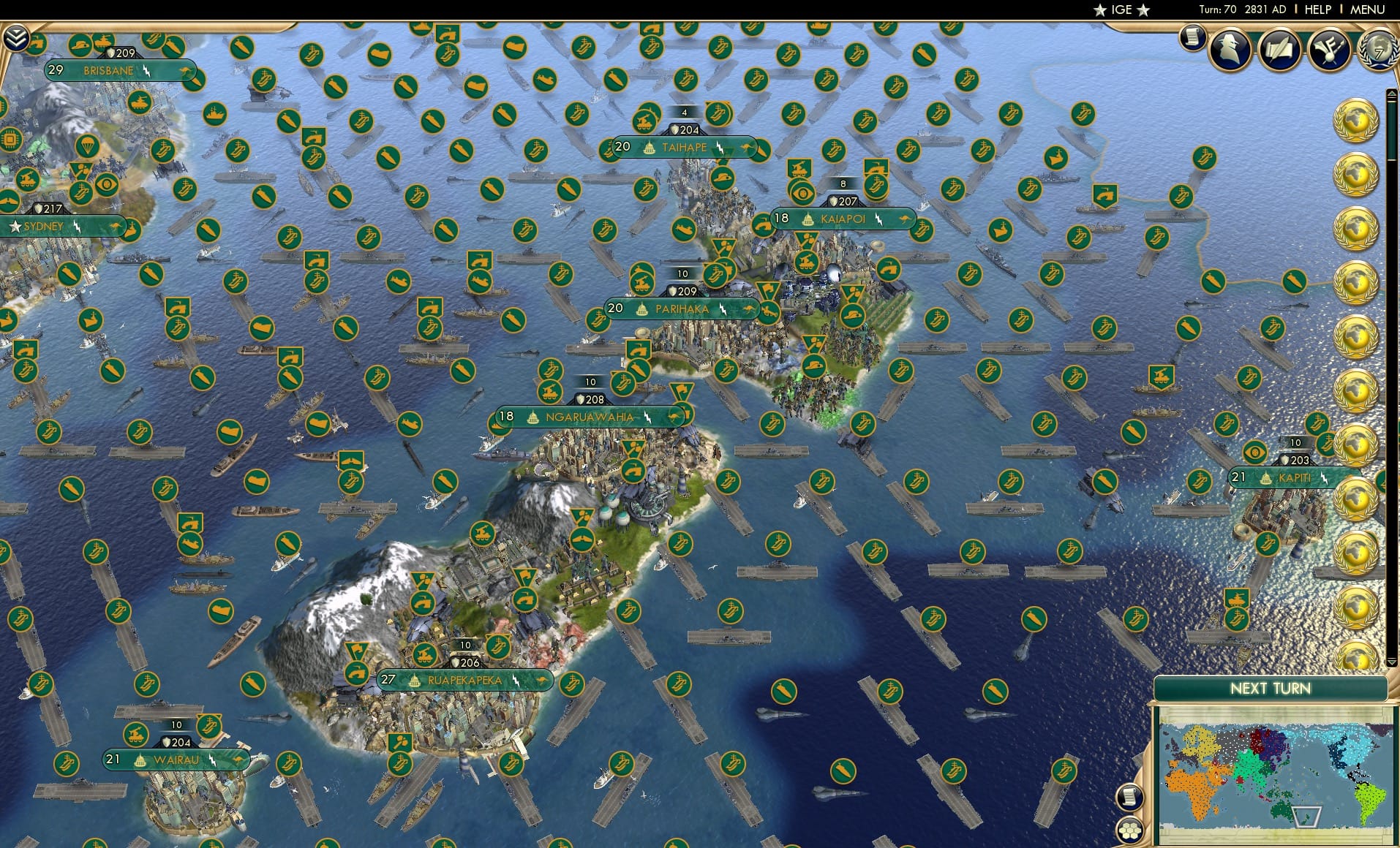Select the tank unit flag near Brisbane
Screen dimensions: 1400x848
tap(102, 41)
